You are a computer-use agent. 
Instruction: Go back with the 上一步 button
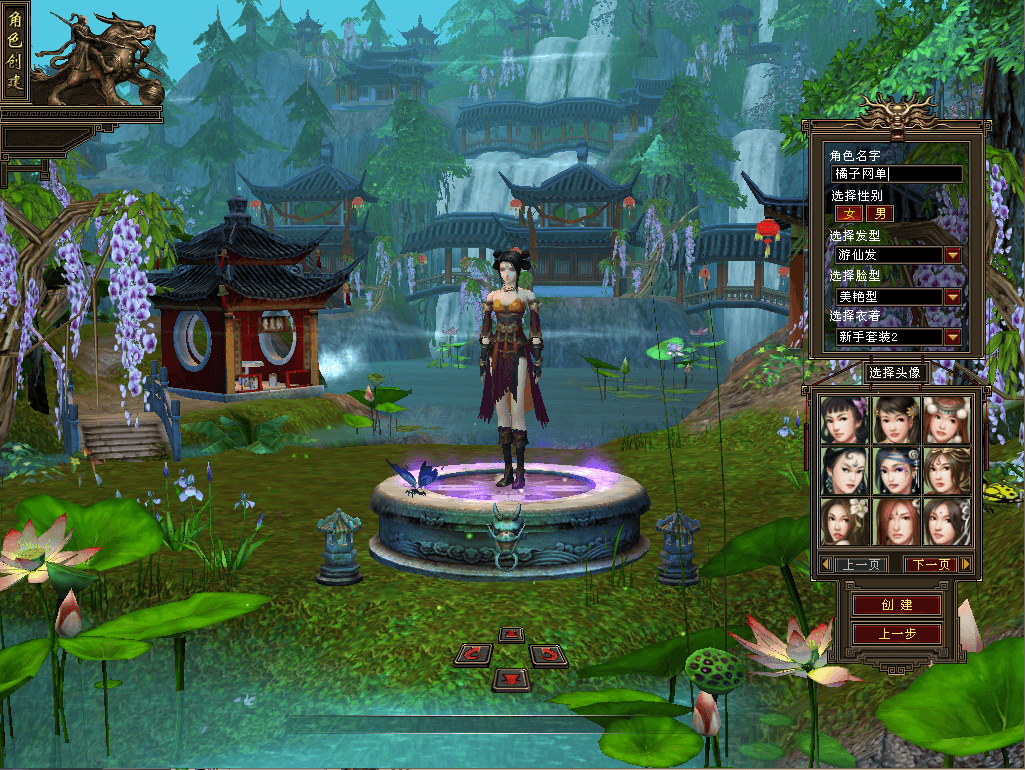[x=897, y=634]
